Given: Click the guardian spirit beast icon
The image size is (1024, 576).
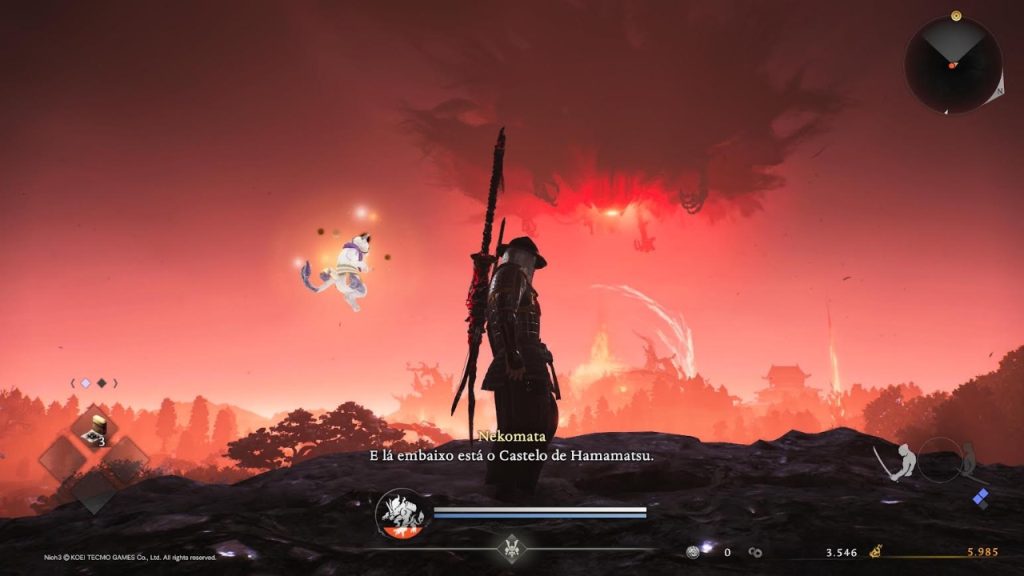Looking at the screenshot, I should coord(401,514).
